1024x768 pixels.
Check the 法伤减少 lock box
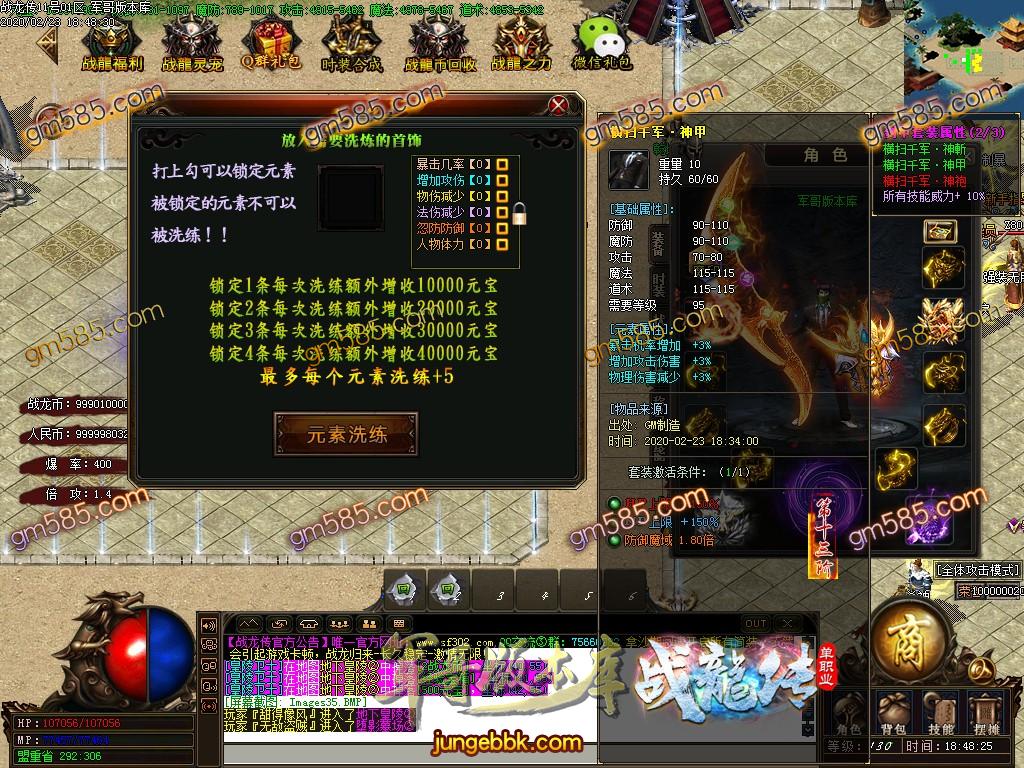503,212
